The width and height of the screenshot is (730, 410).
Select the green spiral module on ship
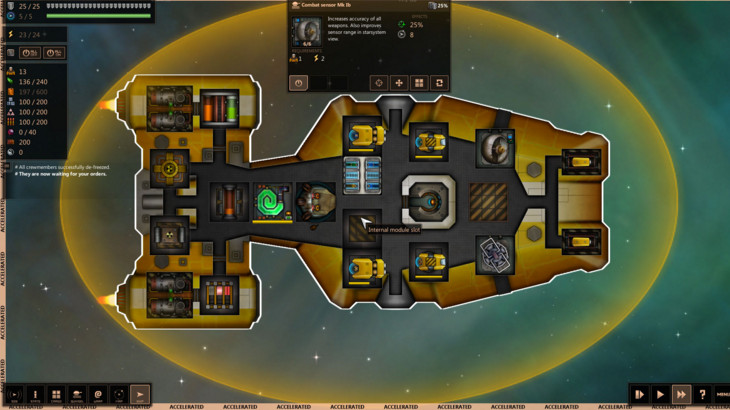point(270,201)
